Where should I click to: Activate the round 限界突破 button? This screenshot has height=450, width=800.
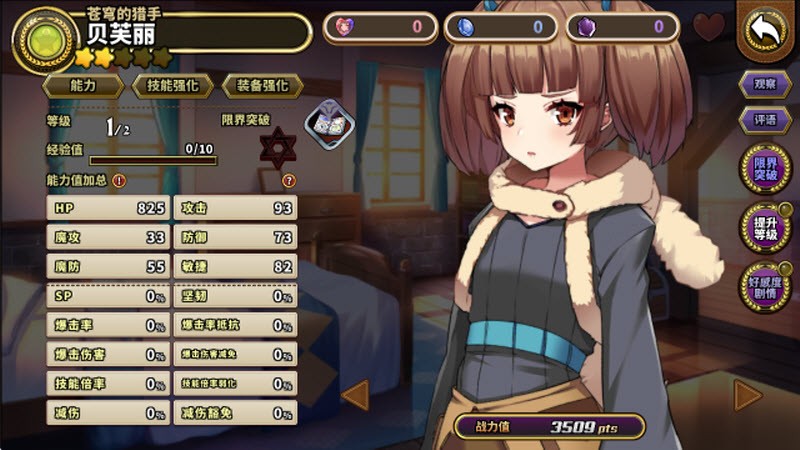[x=766, y=168]
